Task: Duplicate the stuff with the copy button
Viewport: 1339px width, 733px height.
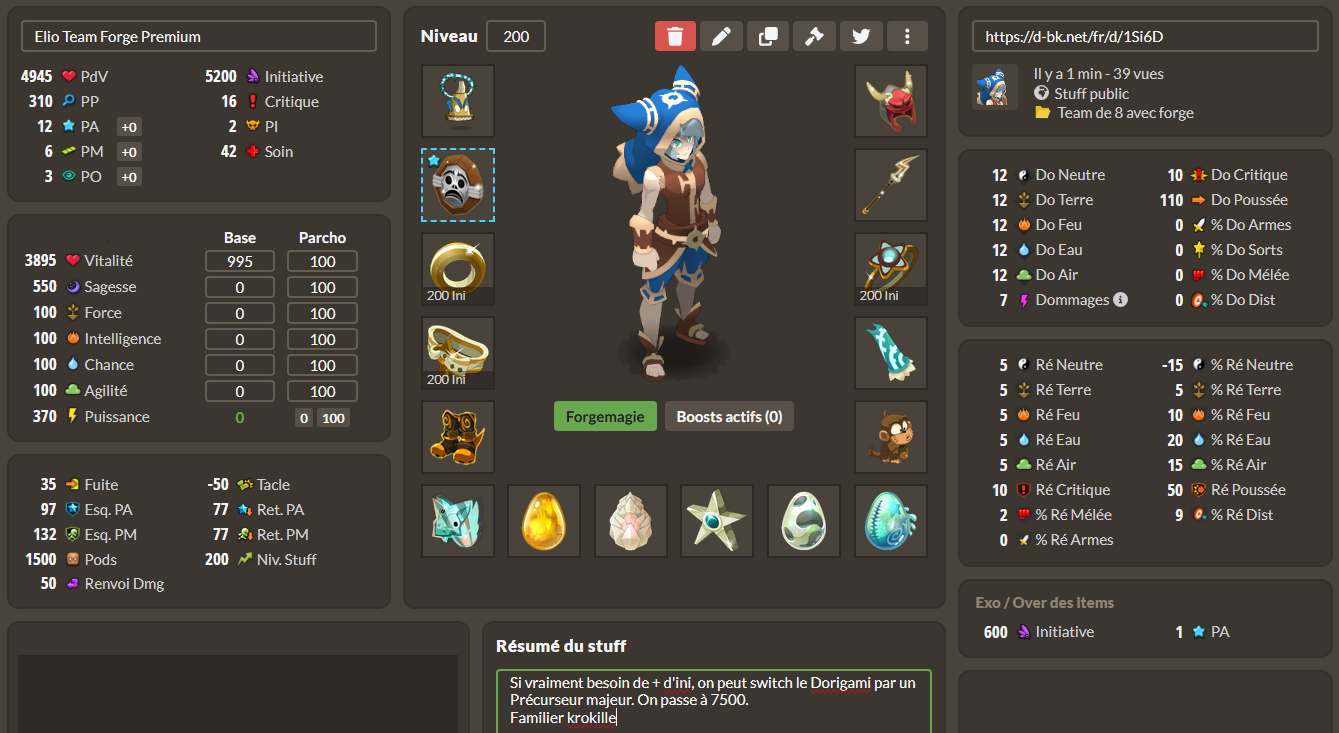Action: [x=768, y=36]
